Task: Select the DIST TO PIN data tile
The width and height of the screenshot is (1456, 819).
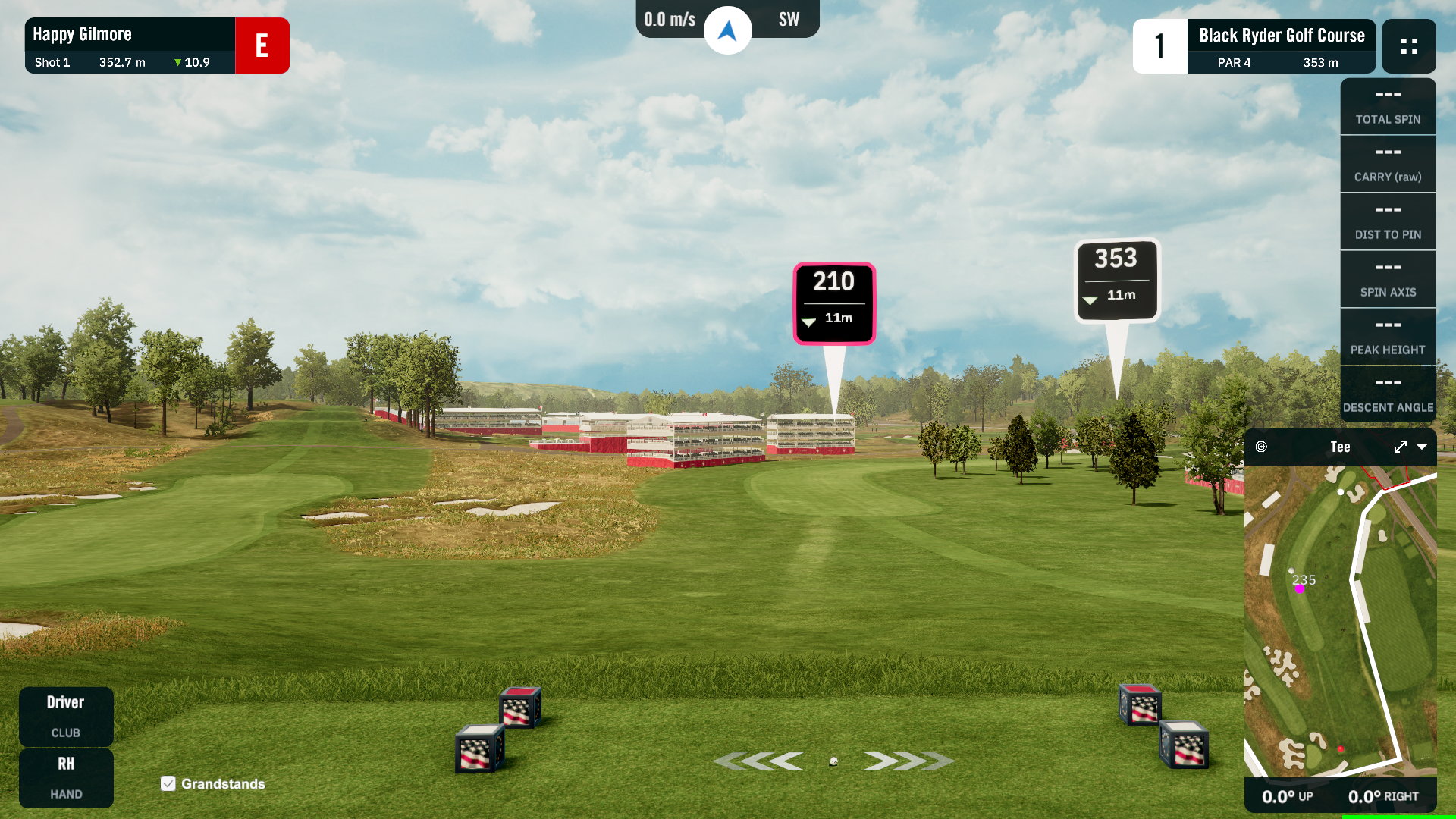Action: 1388,222
